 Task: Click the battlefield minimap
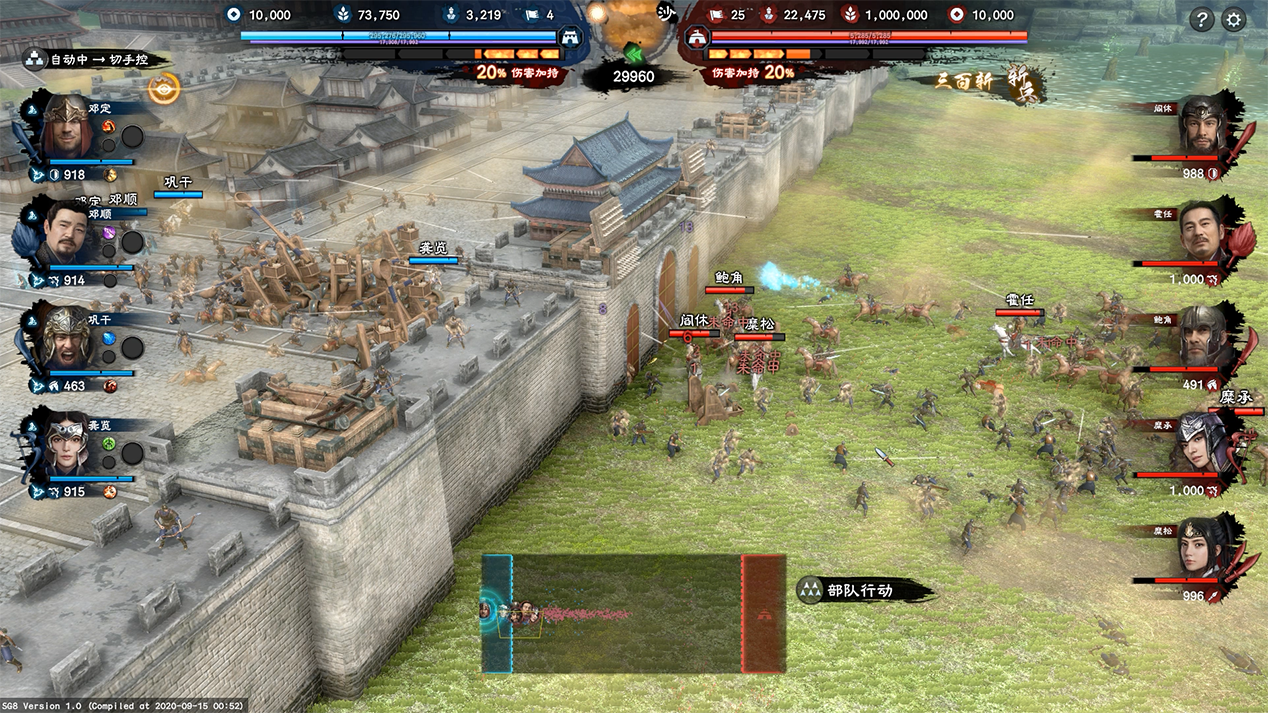pyautogui.click(x=633, y=613)
